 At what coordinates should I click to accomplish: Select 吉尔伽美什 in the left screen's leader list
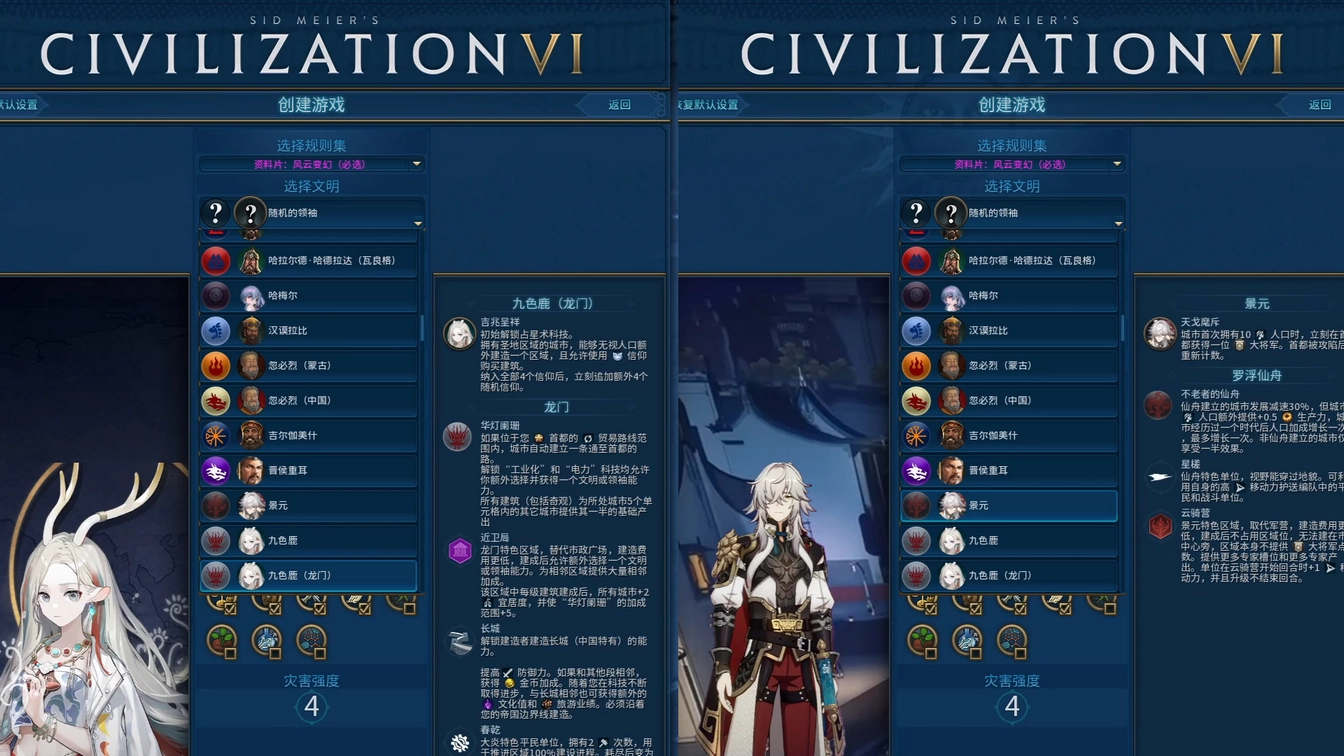pyautogui.click(x=309, y=435)
